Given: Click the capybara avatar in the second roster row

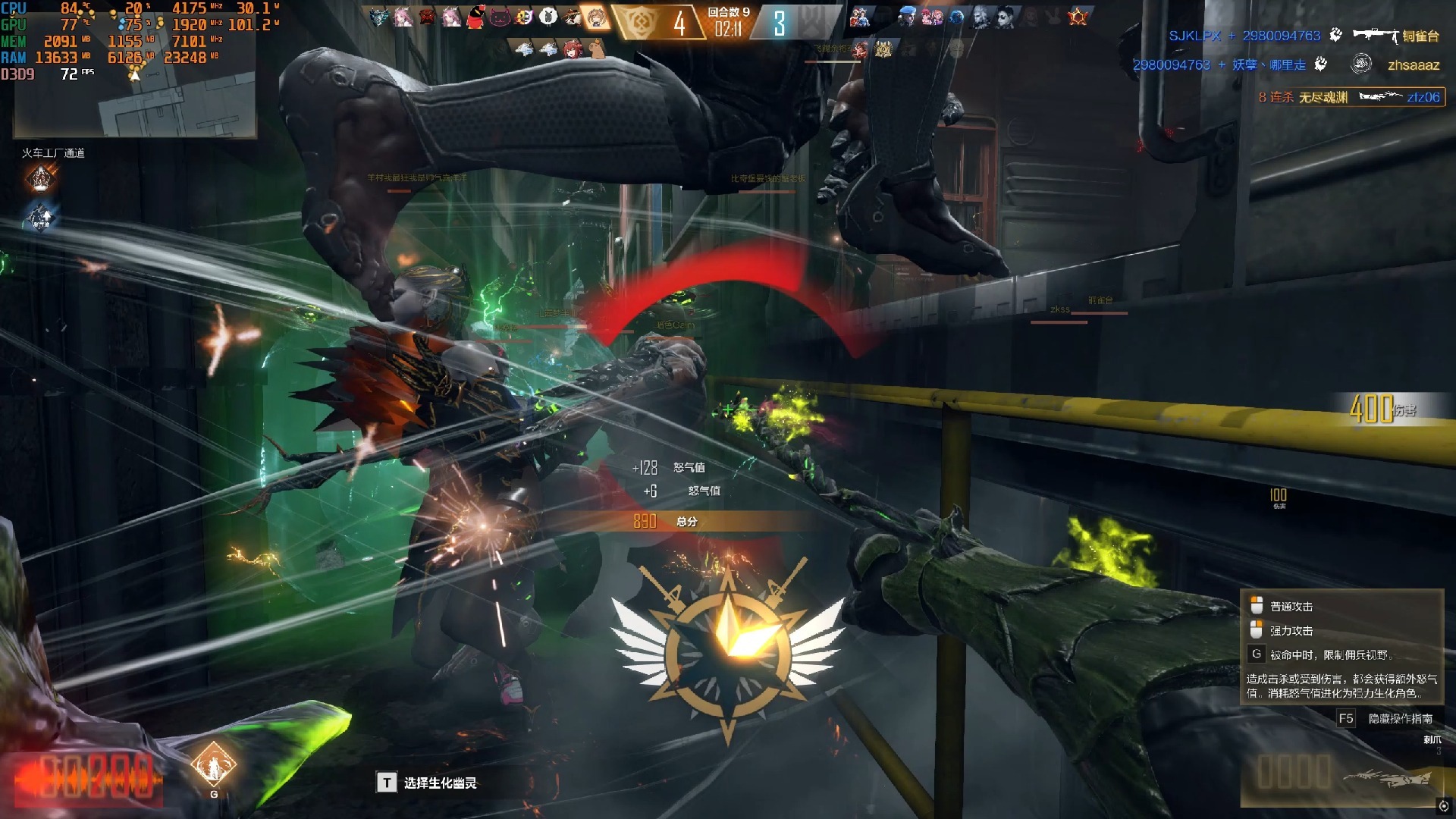Looking at the screenshot, I should coord(598,50).
